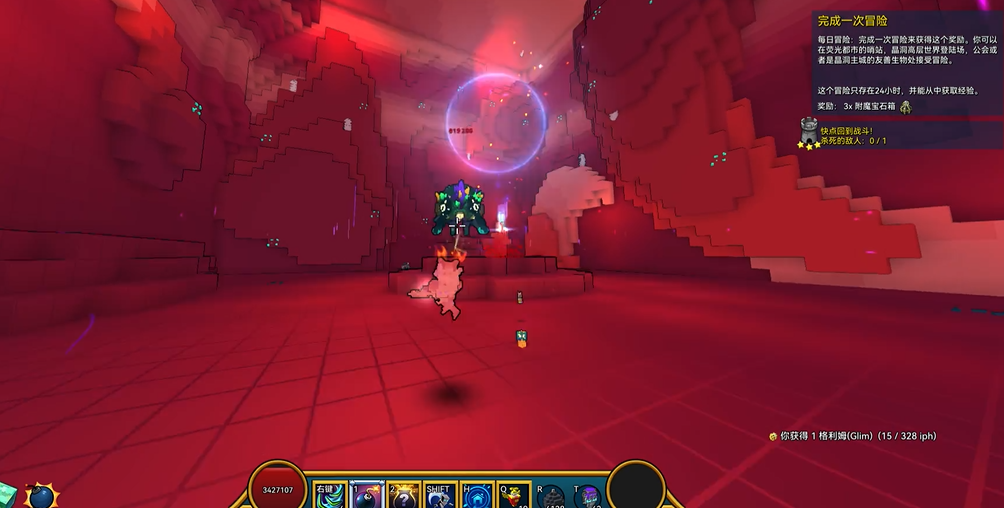The width and height of the screenshot is (1004, 508).
Task: Click the spiky bomb icon at screen corner
Action: (41, 495)
